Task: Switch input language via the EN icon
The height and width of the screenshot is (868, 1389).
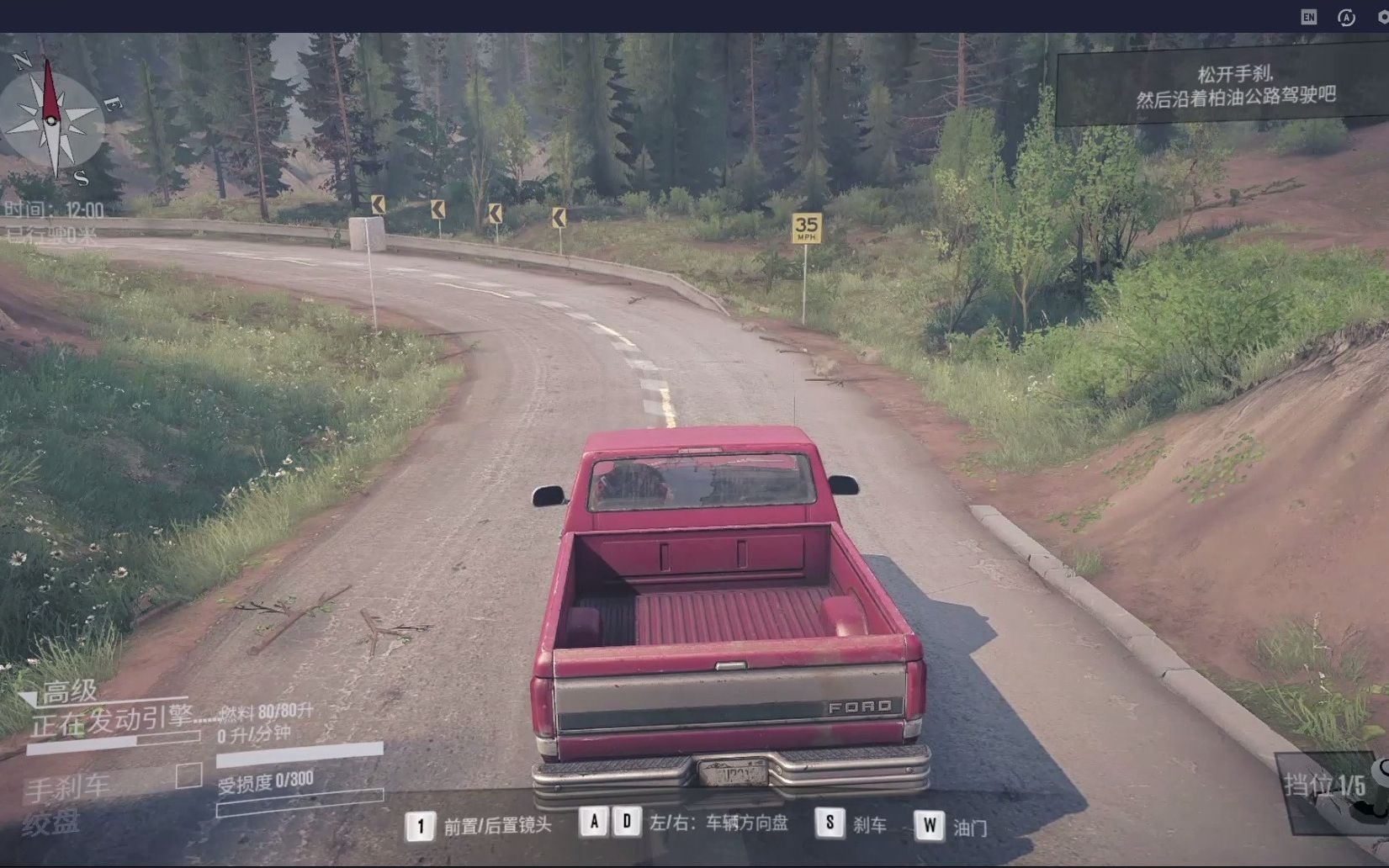Action: click(x=1308, y=17)
